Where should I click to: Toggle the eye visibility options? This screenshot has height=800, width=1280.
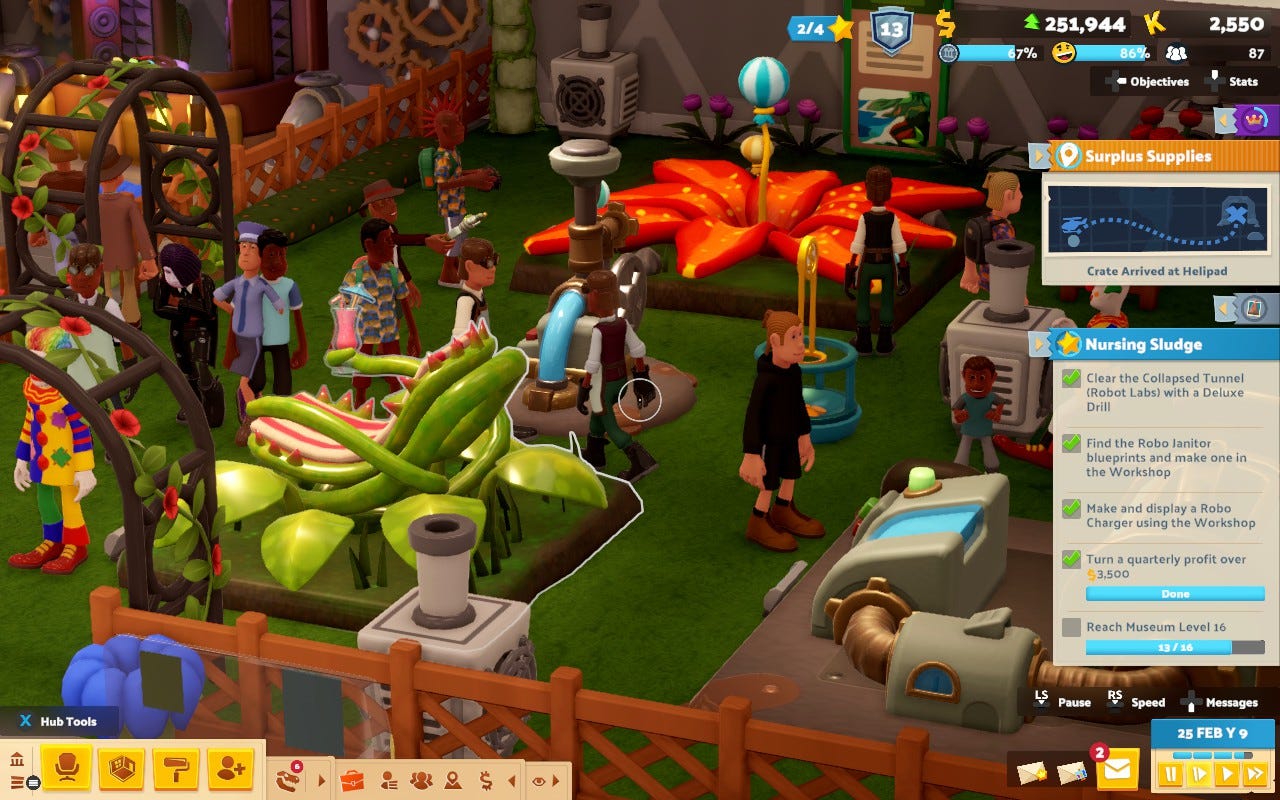tap(540, 780)
